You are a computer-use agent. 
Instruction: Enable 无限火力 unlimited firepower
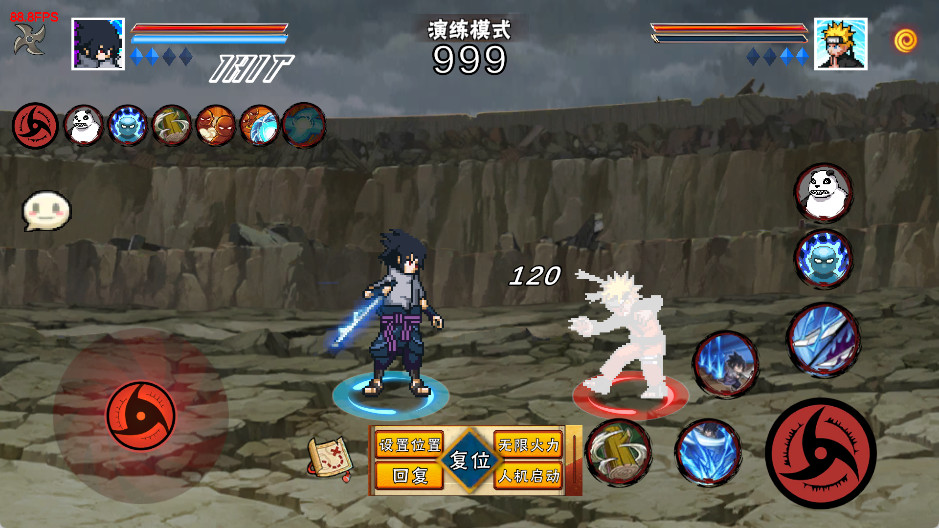click(x=529, y=445)
